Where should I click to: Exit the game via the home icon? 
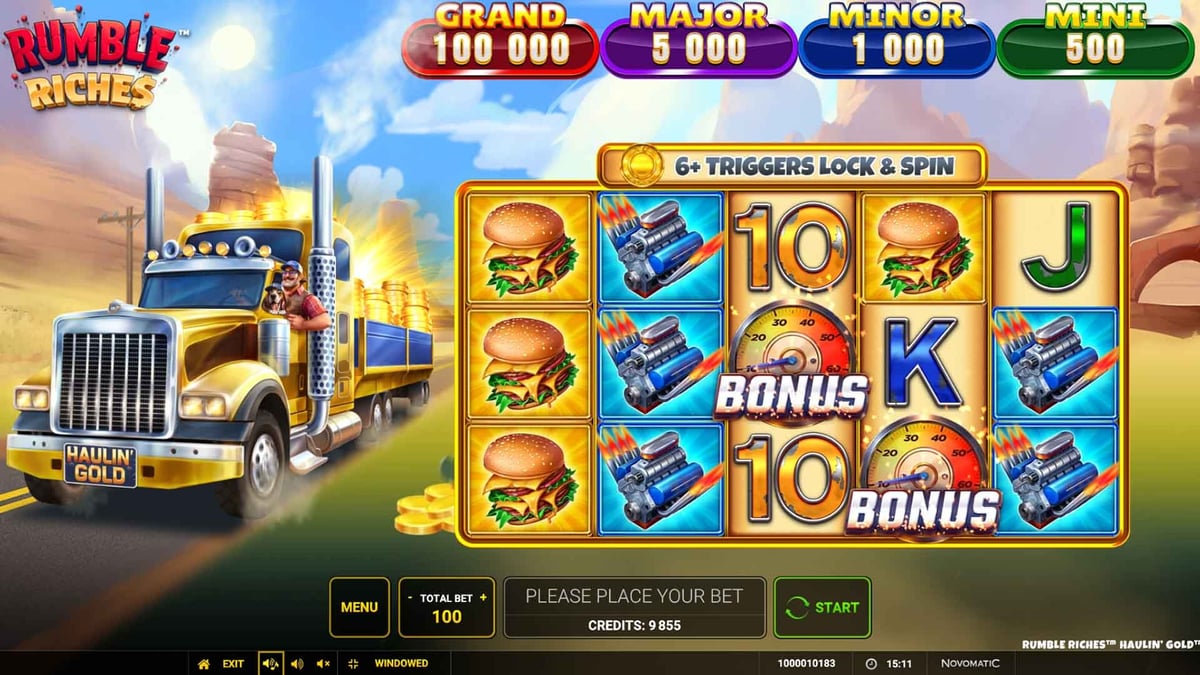tap(204, 663)
